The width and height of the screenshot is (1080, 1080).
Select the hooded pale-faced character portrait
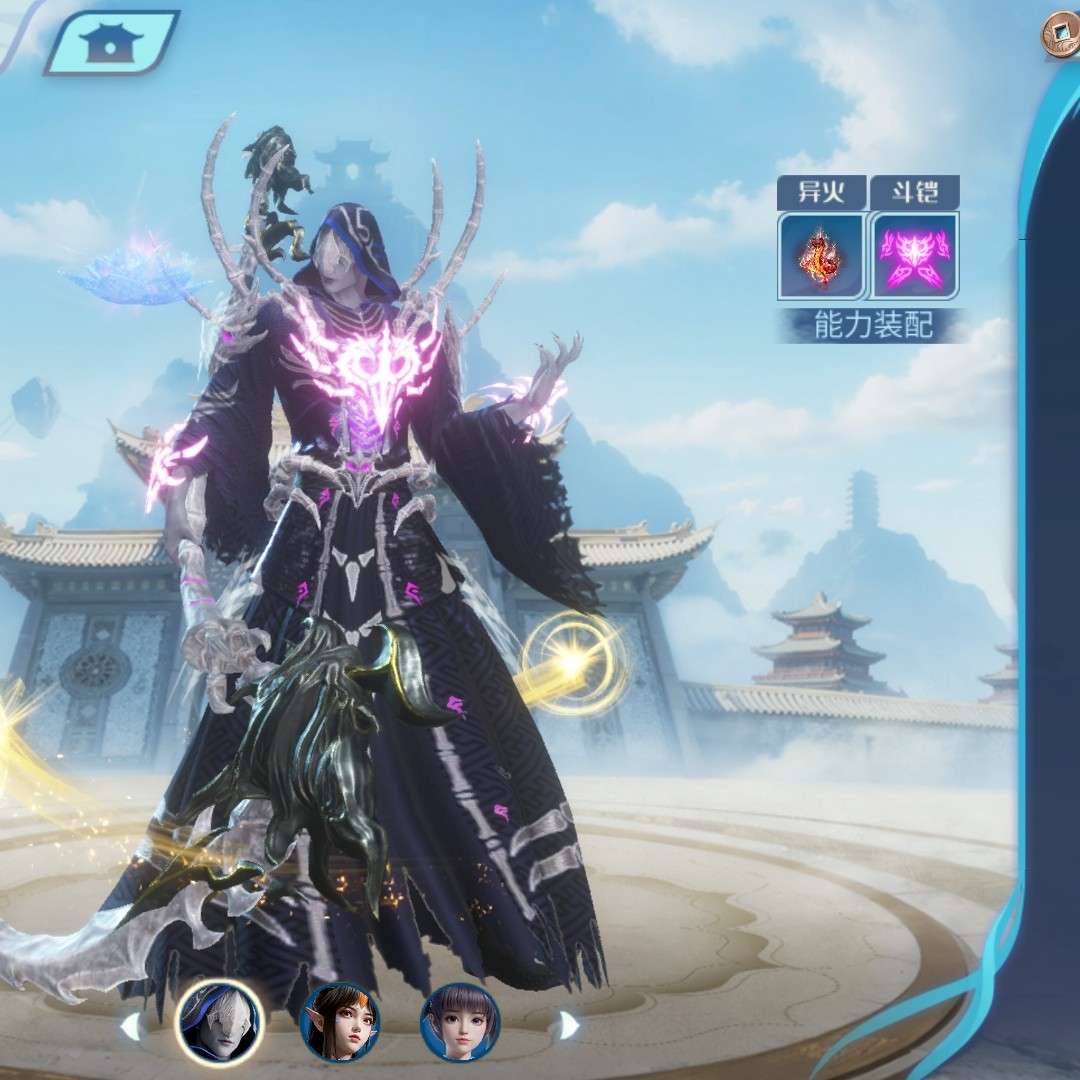pos(219,1022)
